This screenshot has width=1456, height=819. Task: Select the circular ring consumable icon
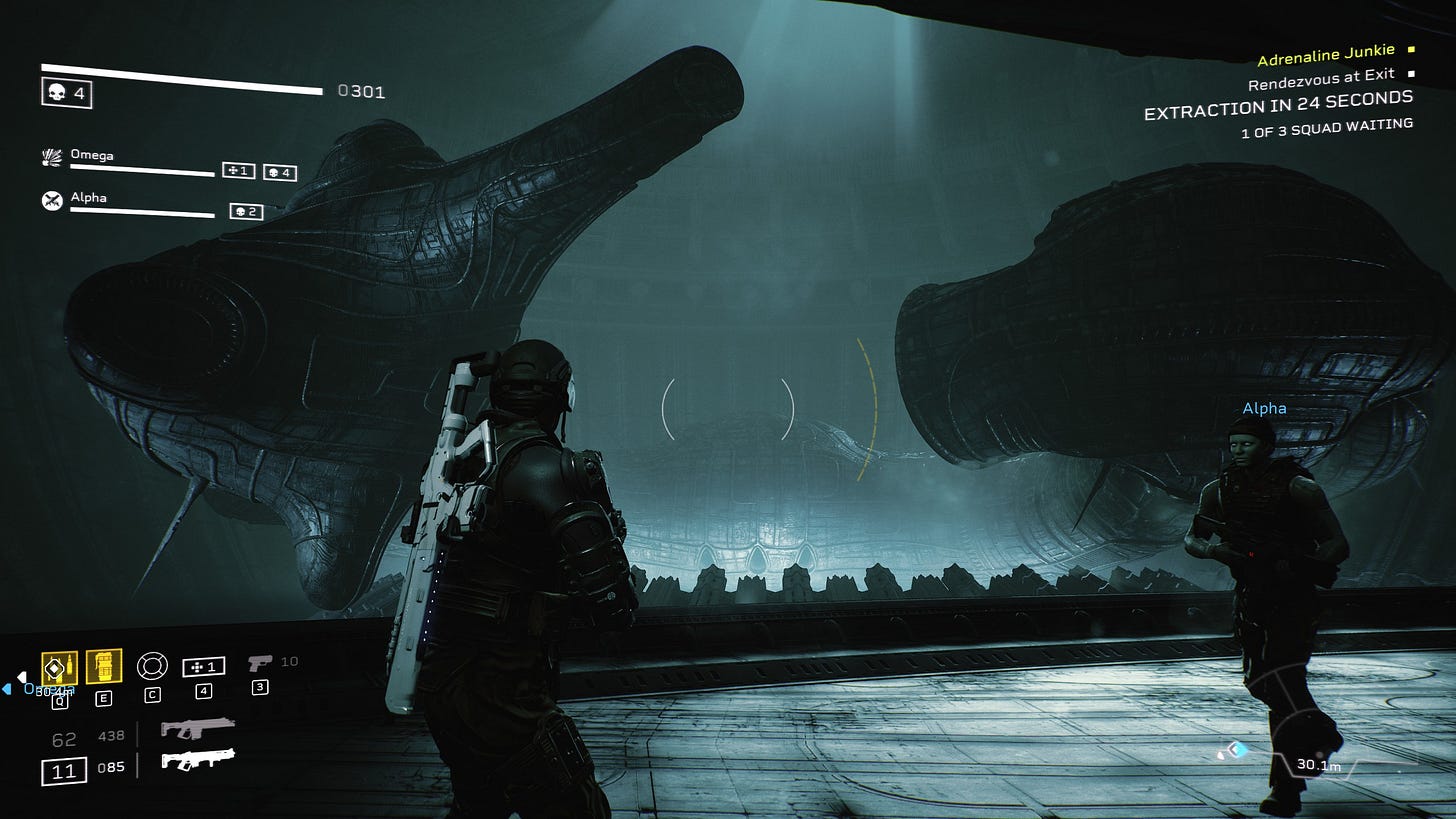tap(151, 665)
